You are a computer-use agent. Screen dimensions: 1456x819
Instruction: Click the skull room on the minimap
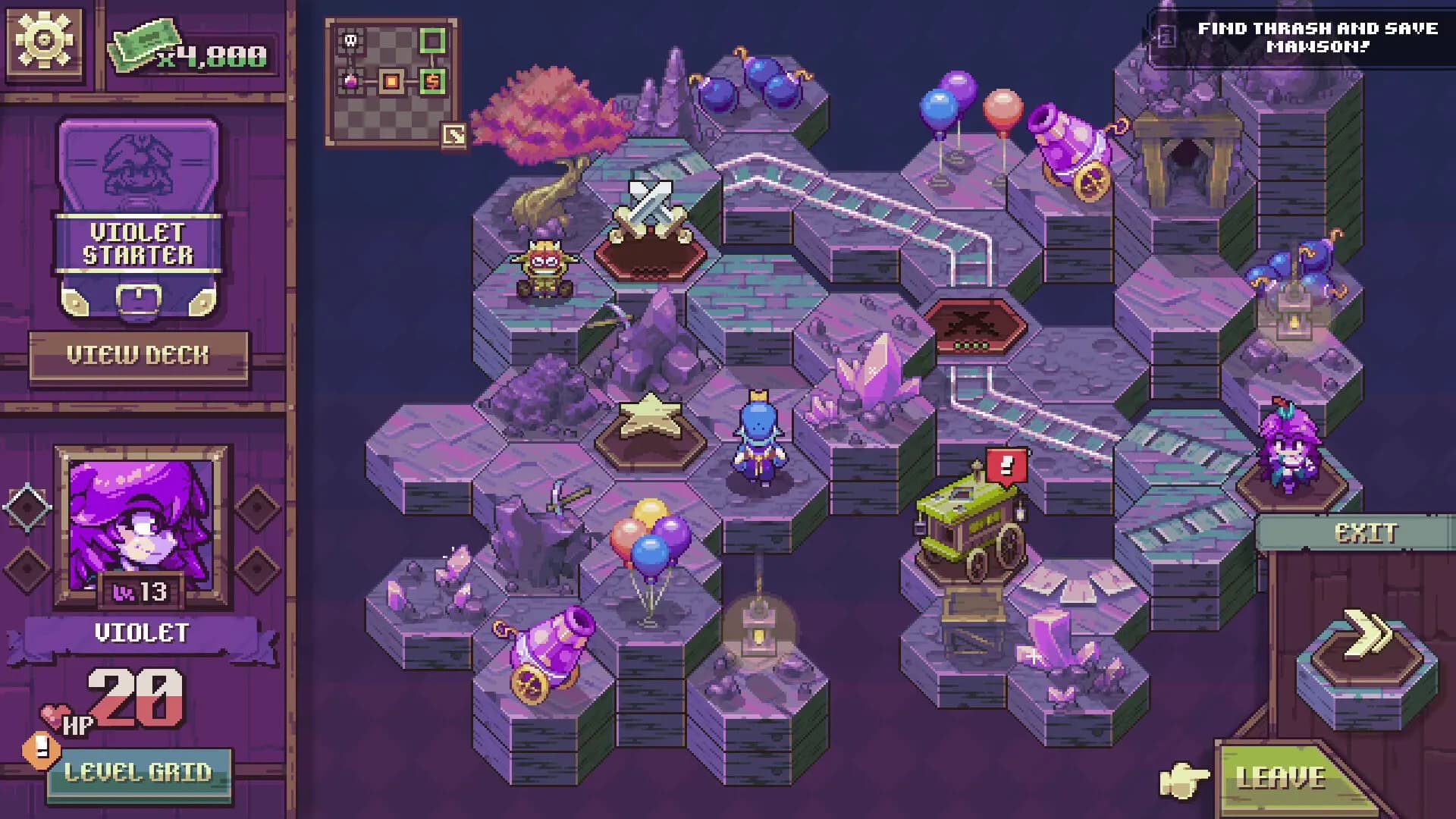(x=350, y=41)
